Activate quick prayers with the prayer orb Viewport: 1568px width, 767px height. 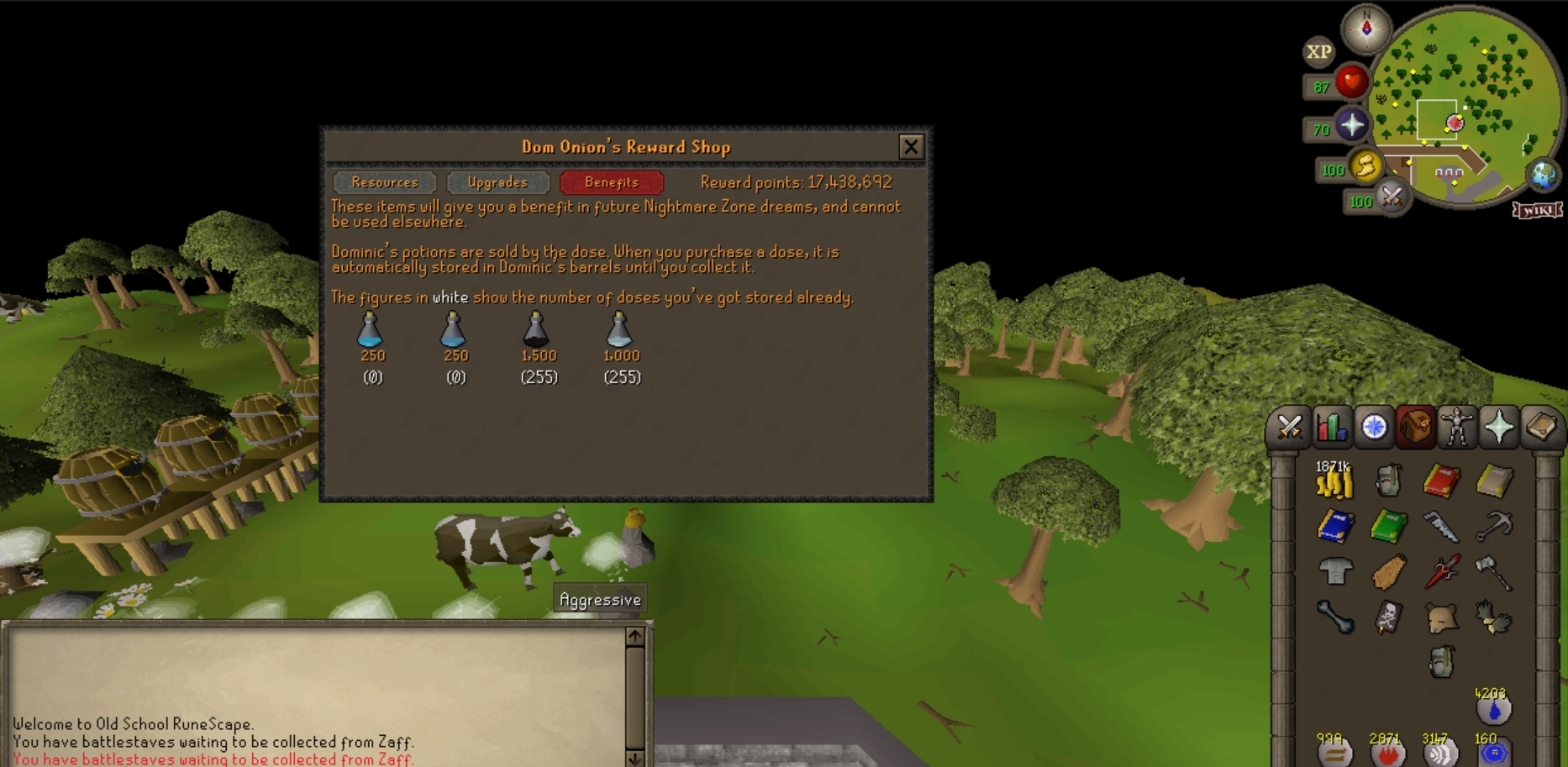(1351, 125)
